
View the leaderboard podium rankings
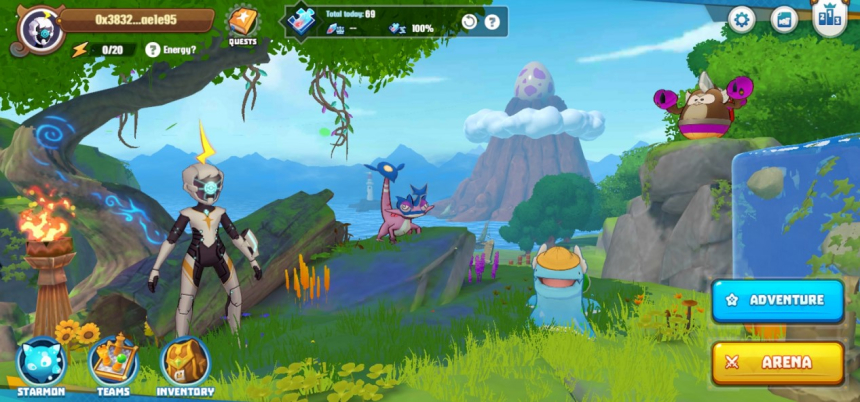click(829, 17)
